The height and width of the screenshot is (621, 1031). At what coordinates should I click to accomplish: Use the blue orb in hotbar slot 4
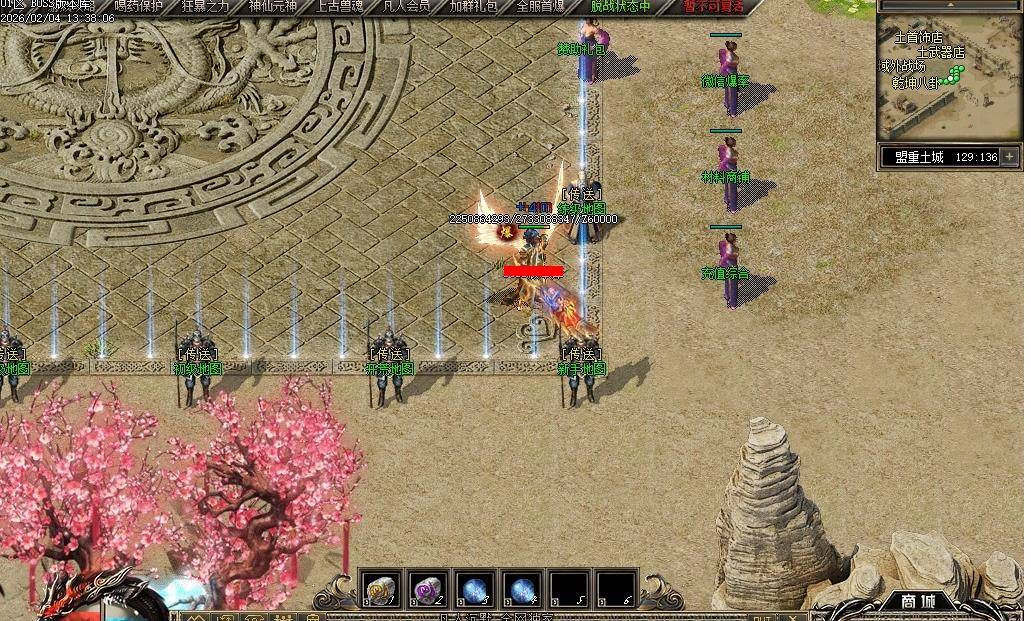tap(521, 590)
